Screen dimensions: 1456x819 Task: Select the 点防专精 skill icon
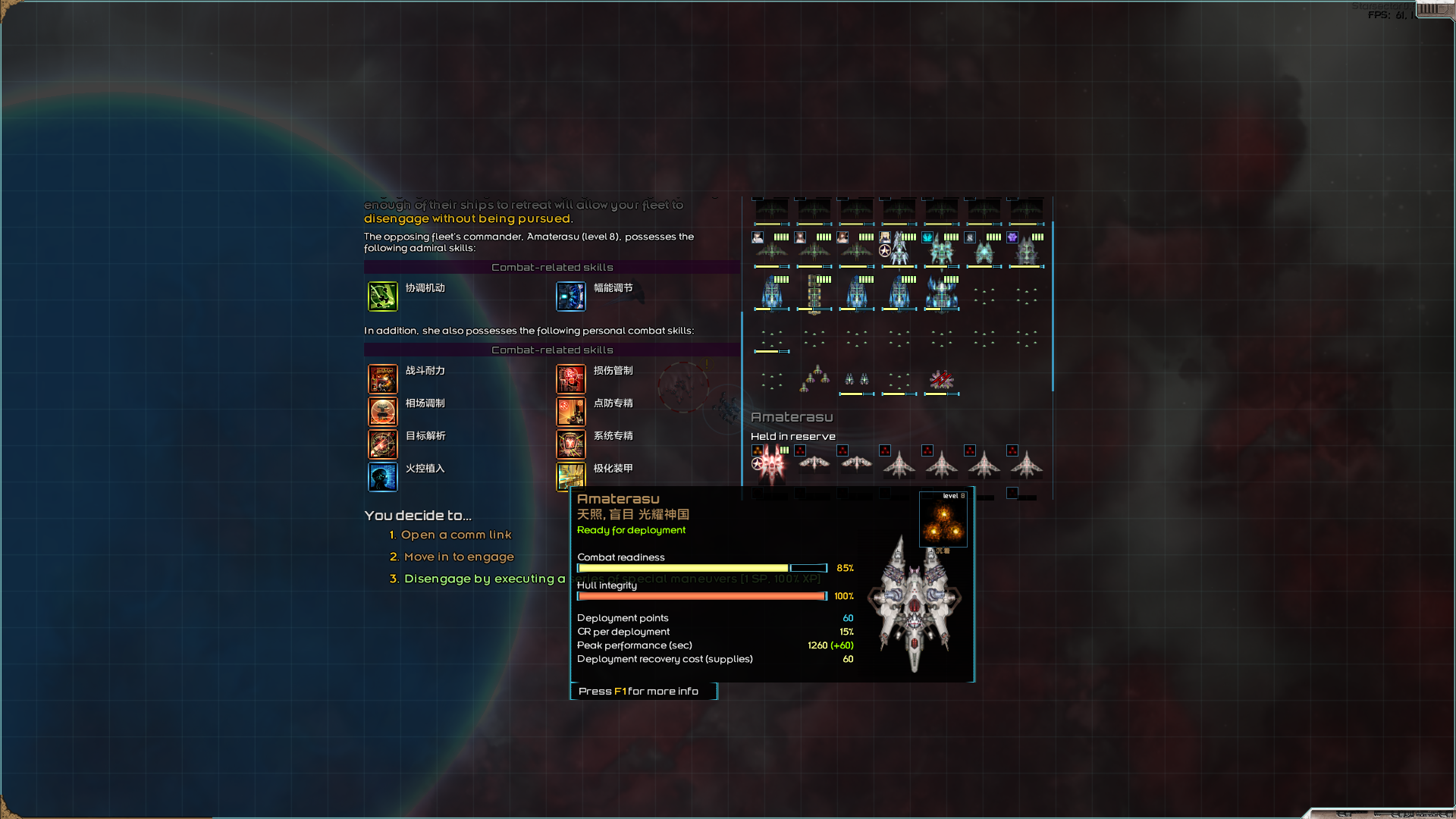click(x=571, y=412)
